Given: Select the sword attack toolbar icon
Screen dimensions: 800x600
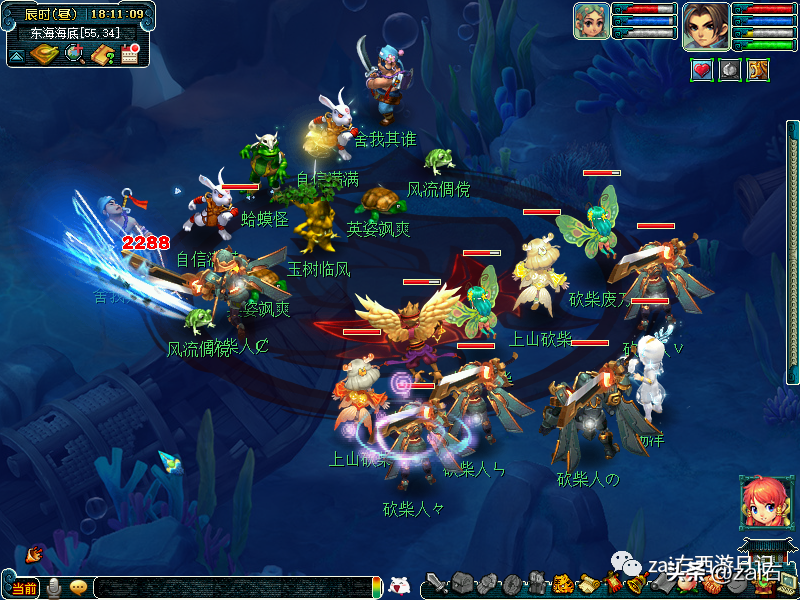Looking at the screenshot, I should tap(436, 584).
